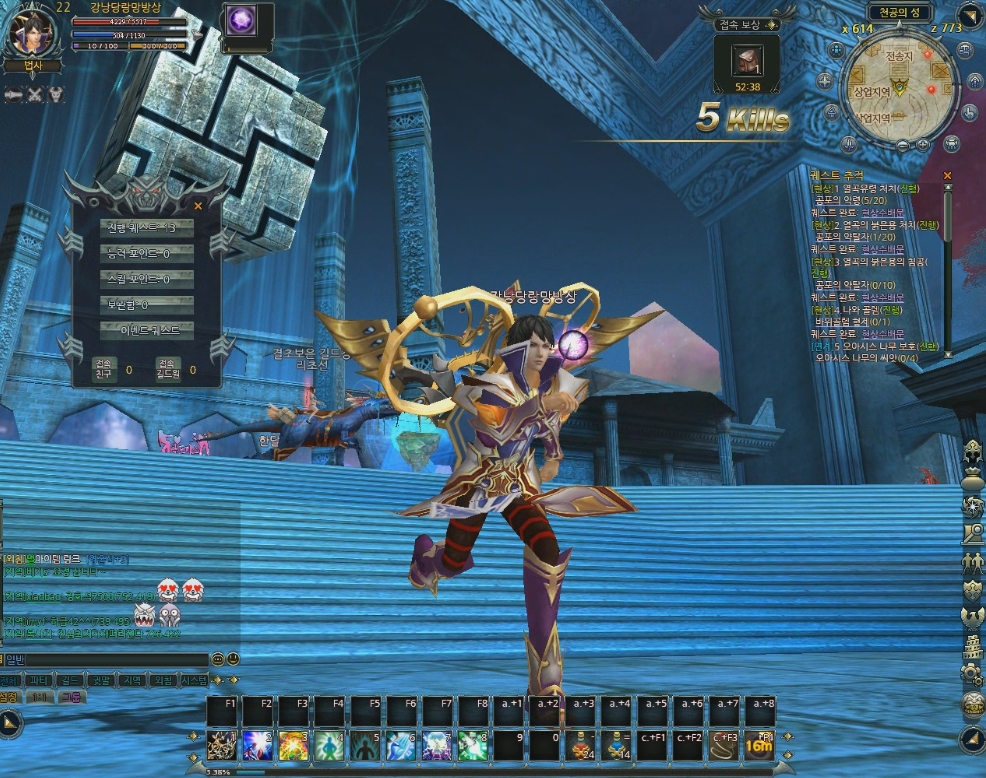
Task: Activate the skill in hotbar slot 1
Action: pos(221,746)
